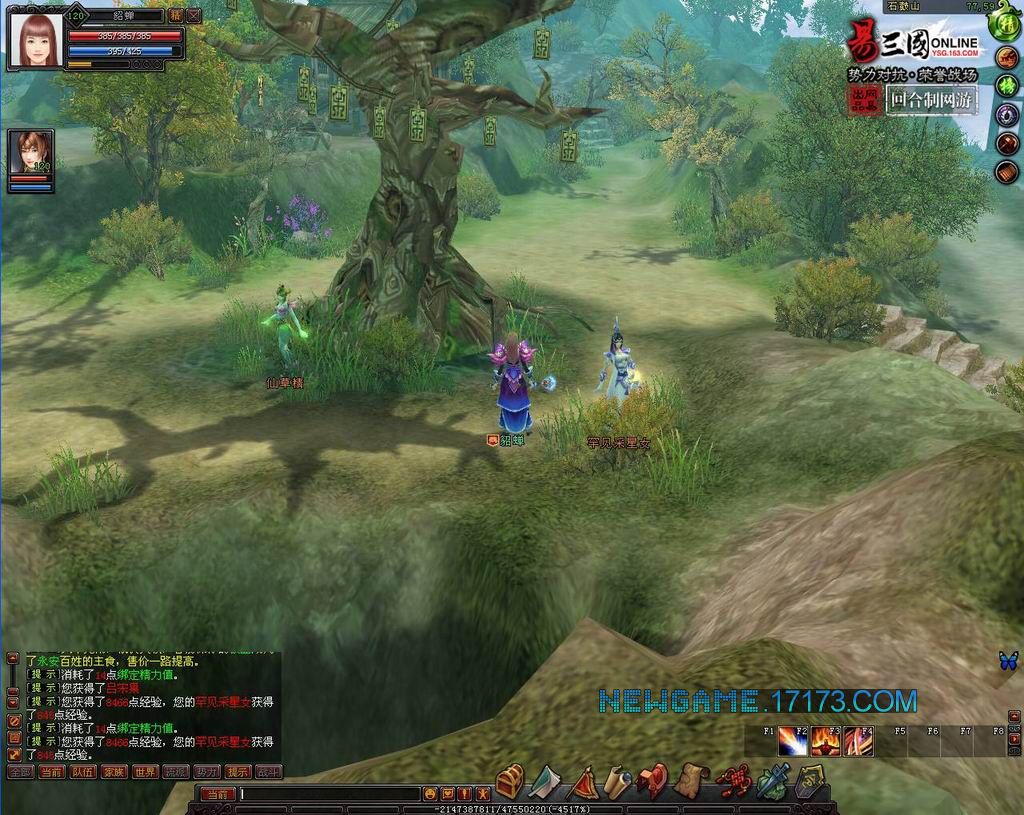Open the emoticon smiley face picker
This screenshot has width=1024, height=815.
(431, 794)
